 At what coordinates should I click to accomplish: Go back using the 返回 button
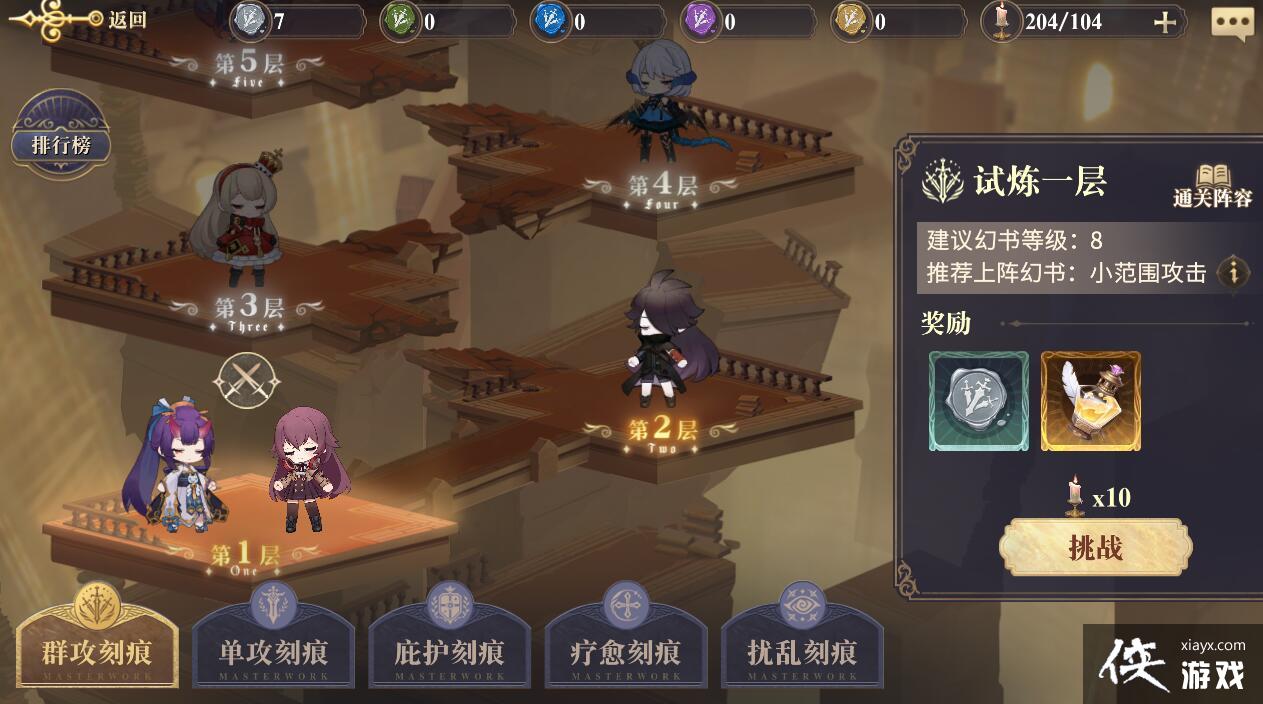point(80,19)
